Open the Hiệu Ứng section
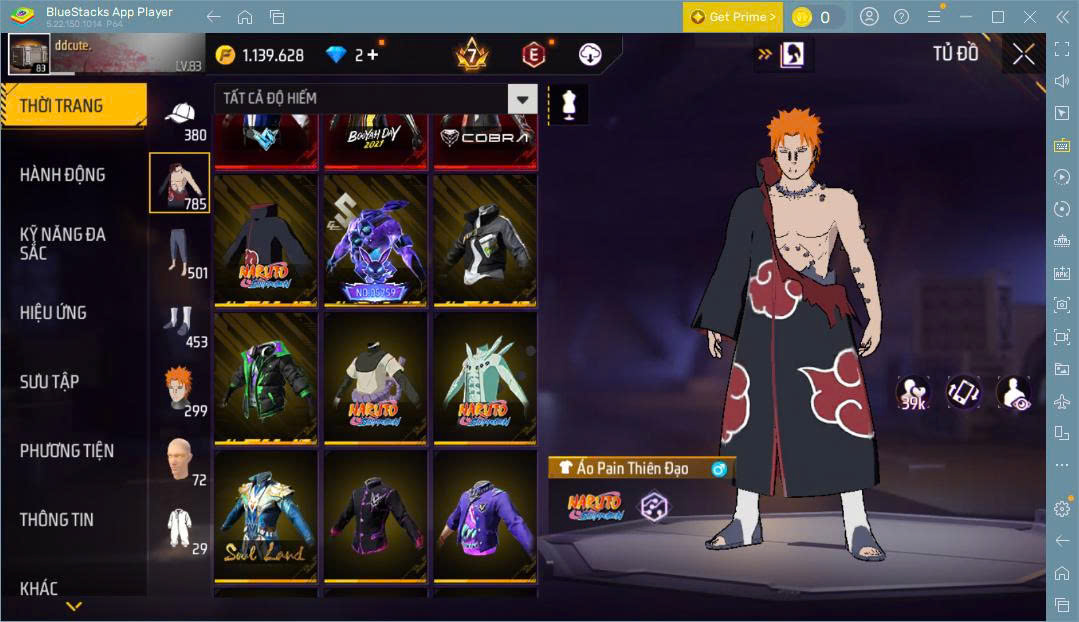The width and height of the screenshot is (1079, 622). (53, 313)
